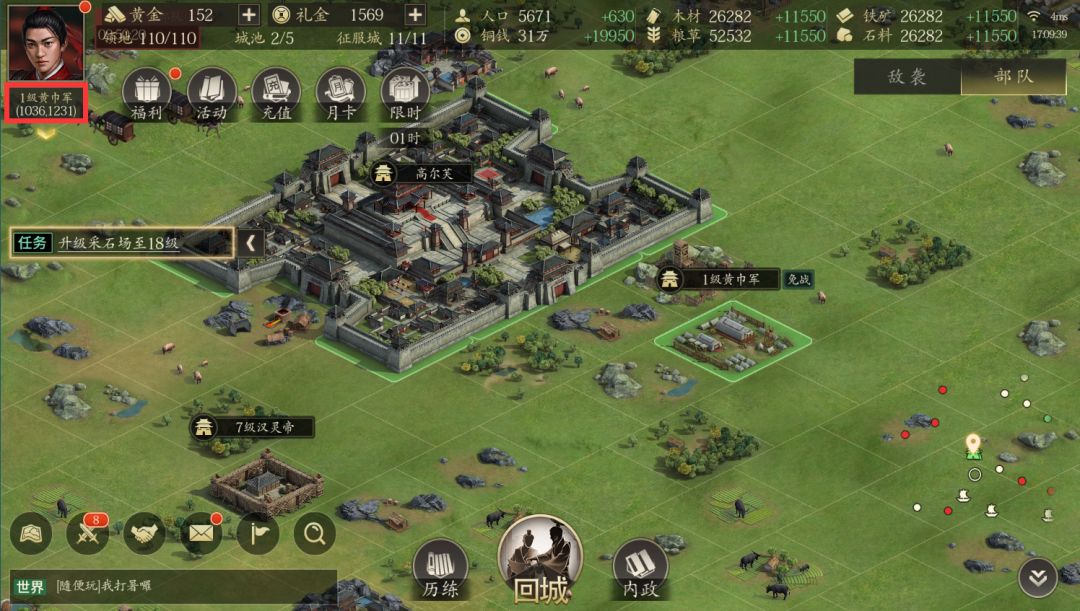The height and width of the screenshot is (611, 1080).
Task: Collapse the task panel with the arrow
Action: (251, 242)
